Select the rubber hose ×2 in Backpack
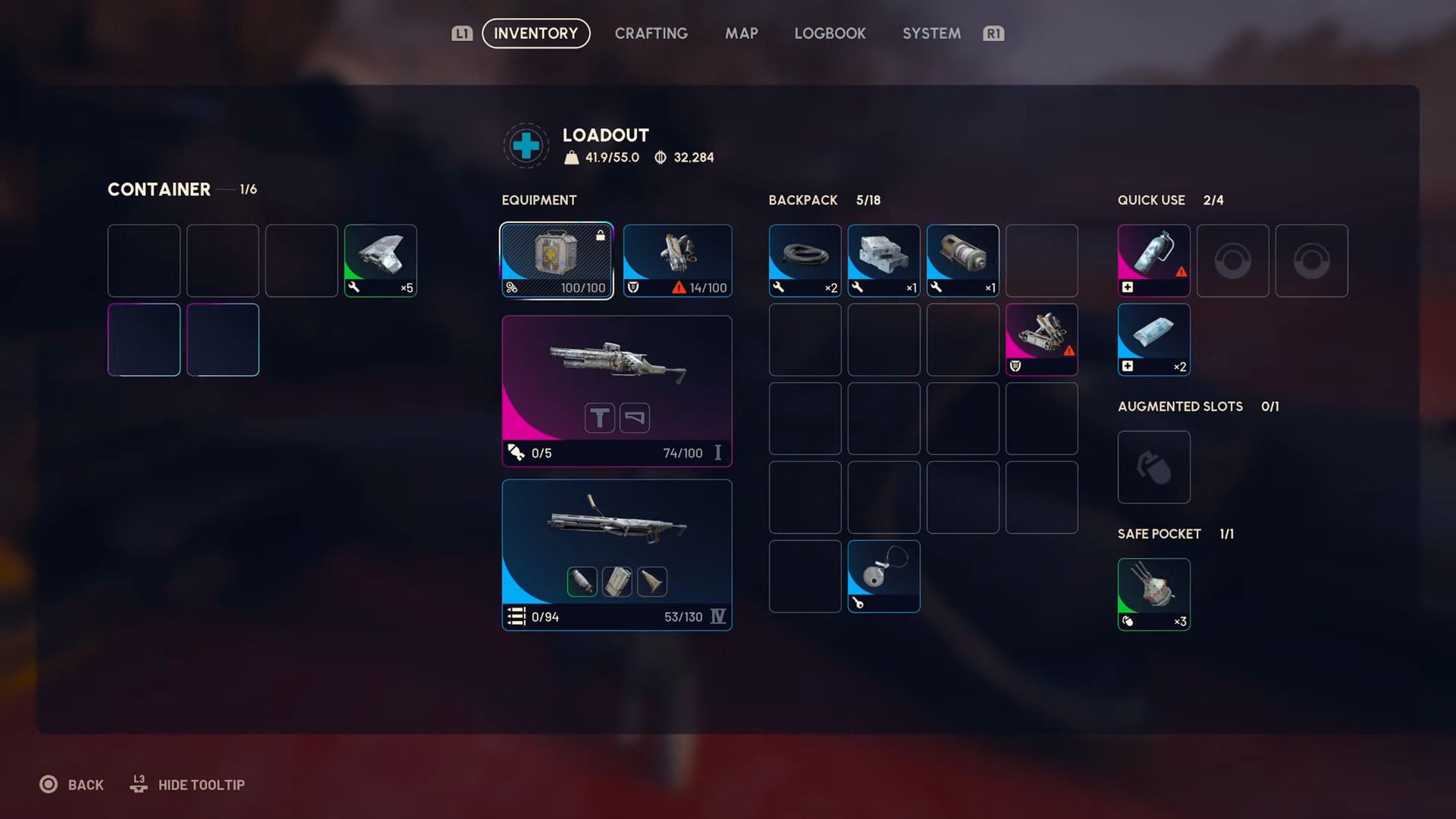1456x819 pixels. 805,260
